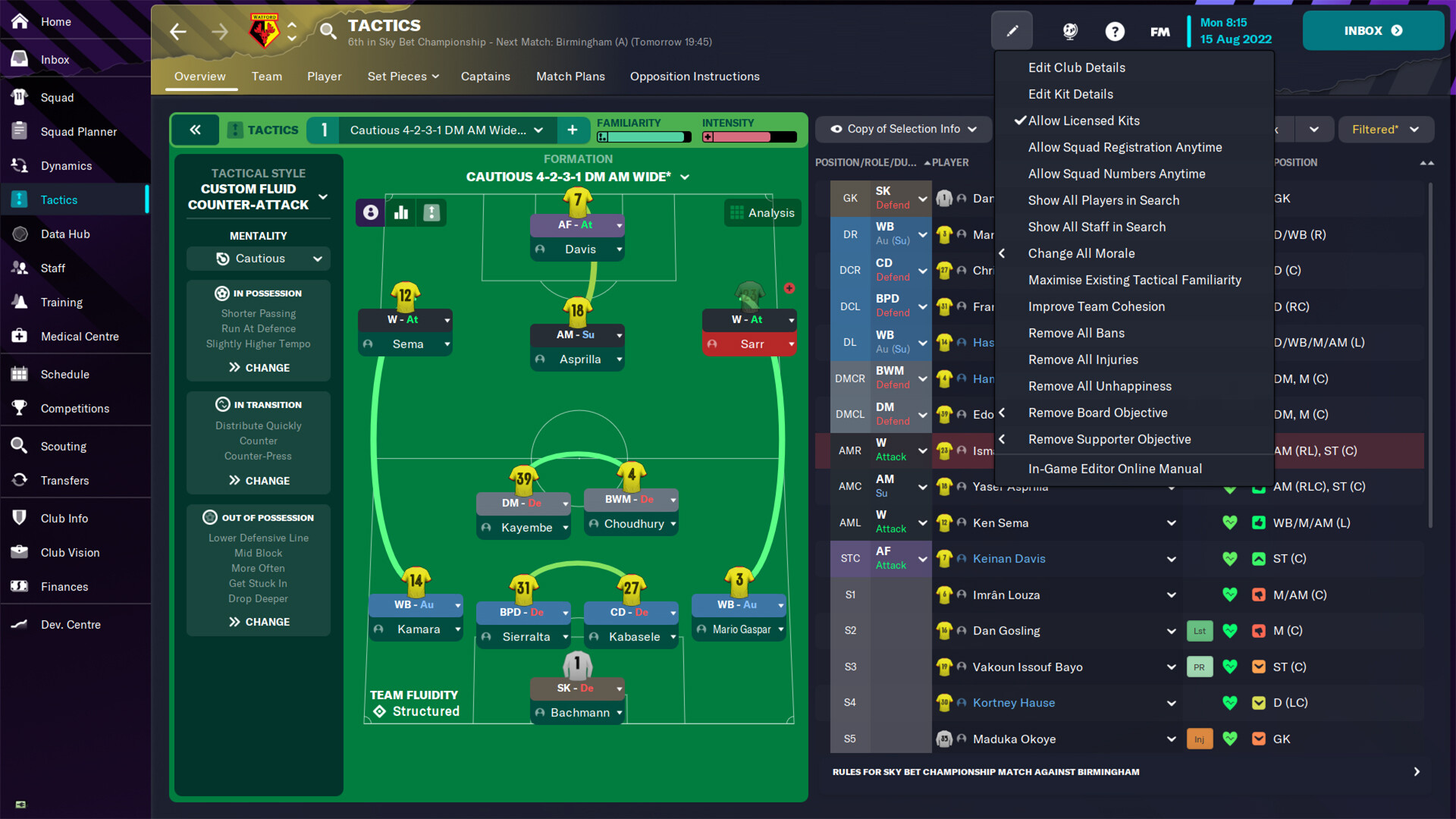Open the Opposition Instructions tab
Screen dimensions: 1456x819
coord(695,77)
